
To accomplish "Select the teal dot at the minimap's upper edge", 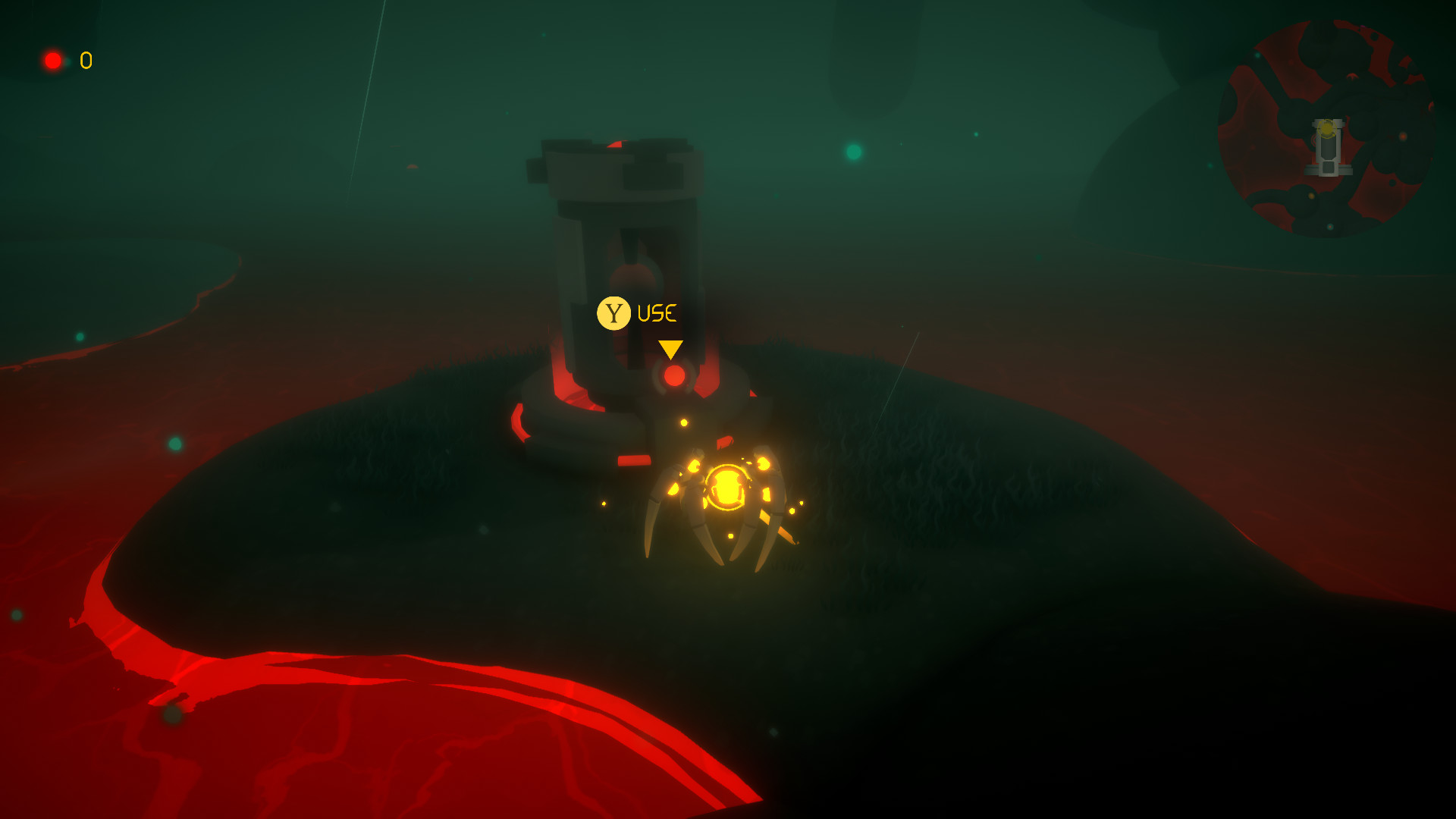I will (x=1258, y=55).
